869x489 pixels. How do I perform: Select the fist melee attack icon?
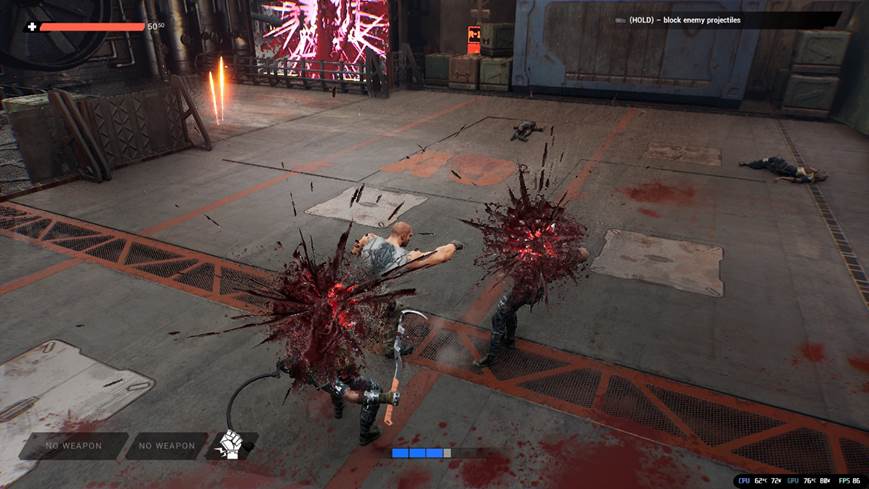coord(230,446)
